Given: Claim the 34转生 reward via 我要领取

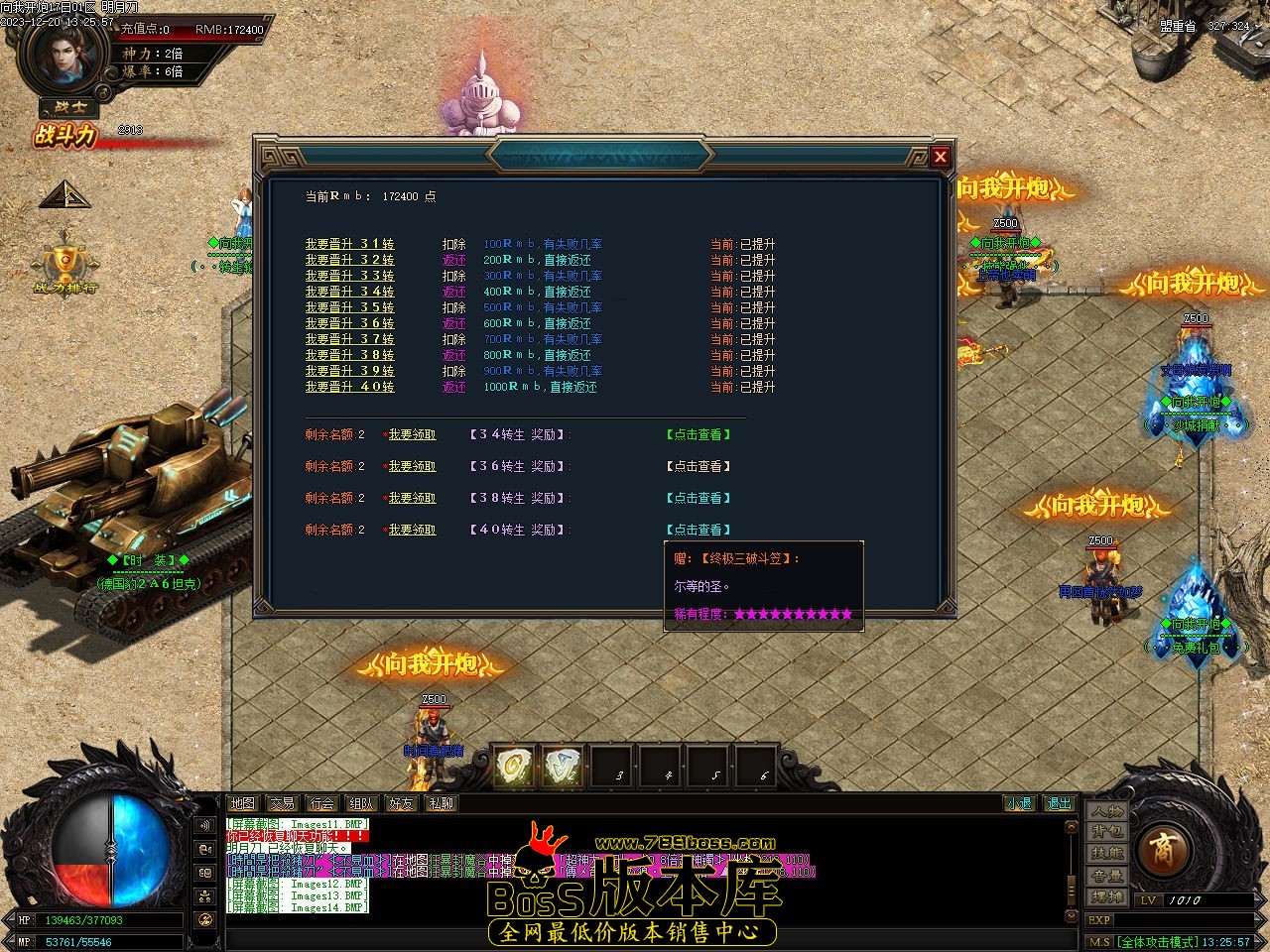Looking at the screenshot, I should [412, 434].
